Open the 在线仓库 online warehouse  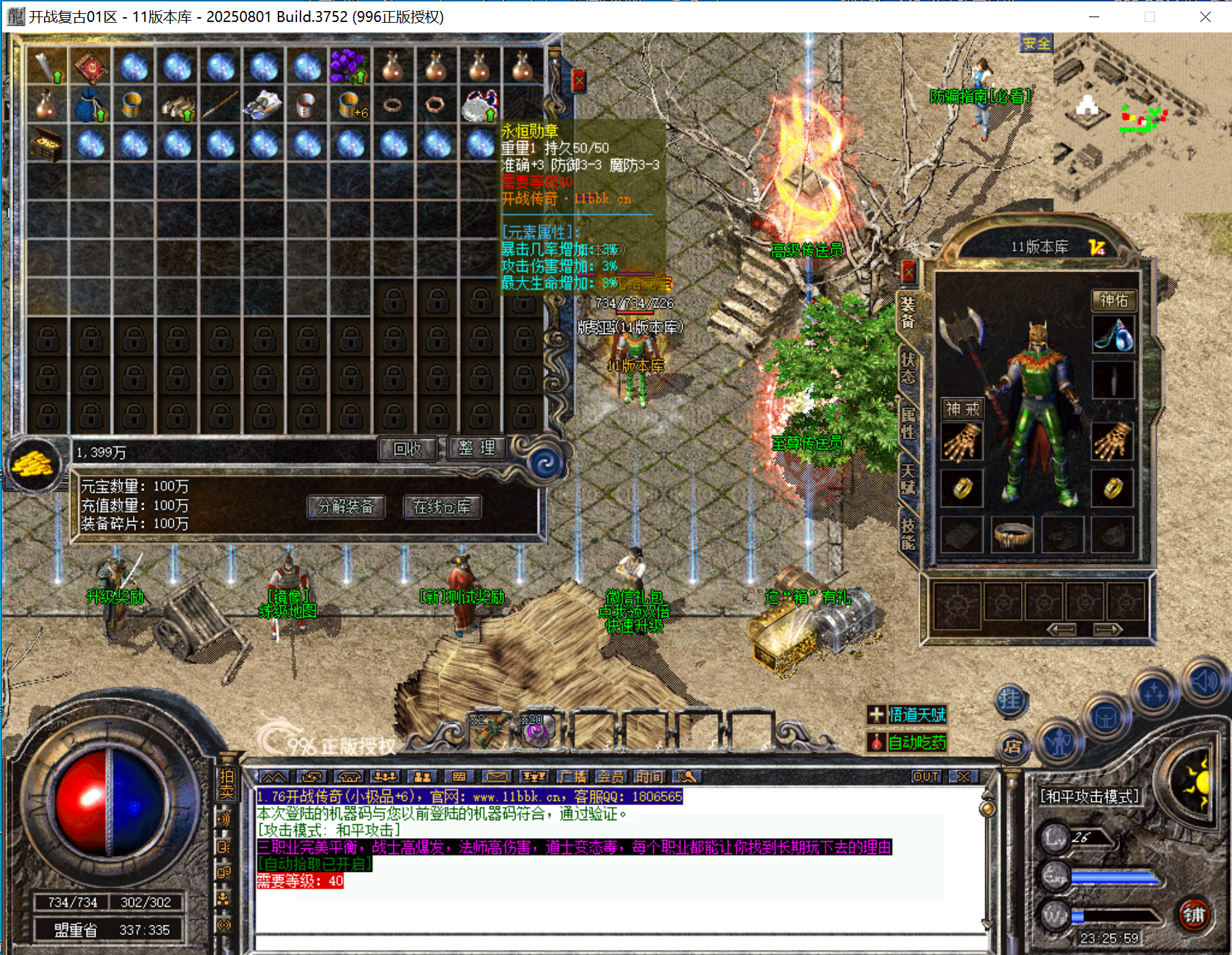click(x=442, y=507)
